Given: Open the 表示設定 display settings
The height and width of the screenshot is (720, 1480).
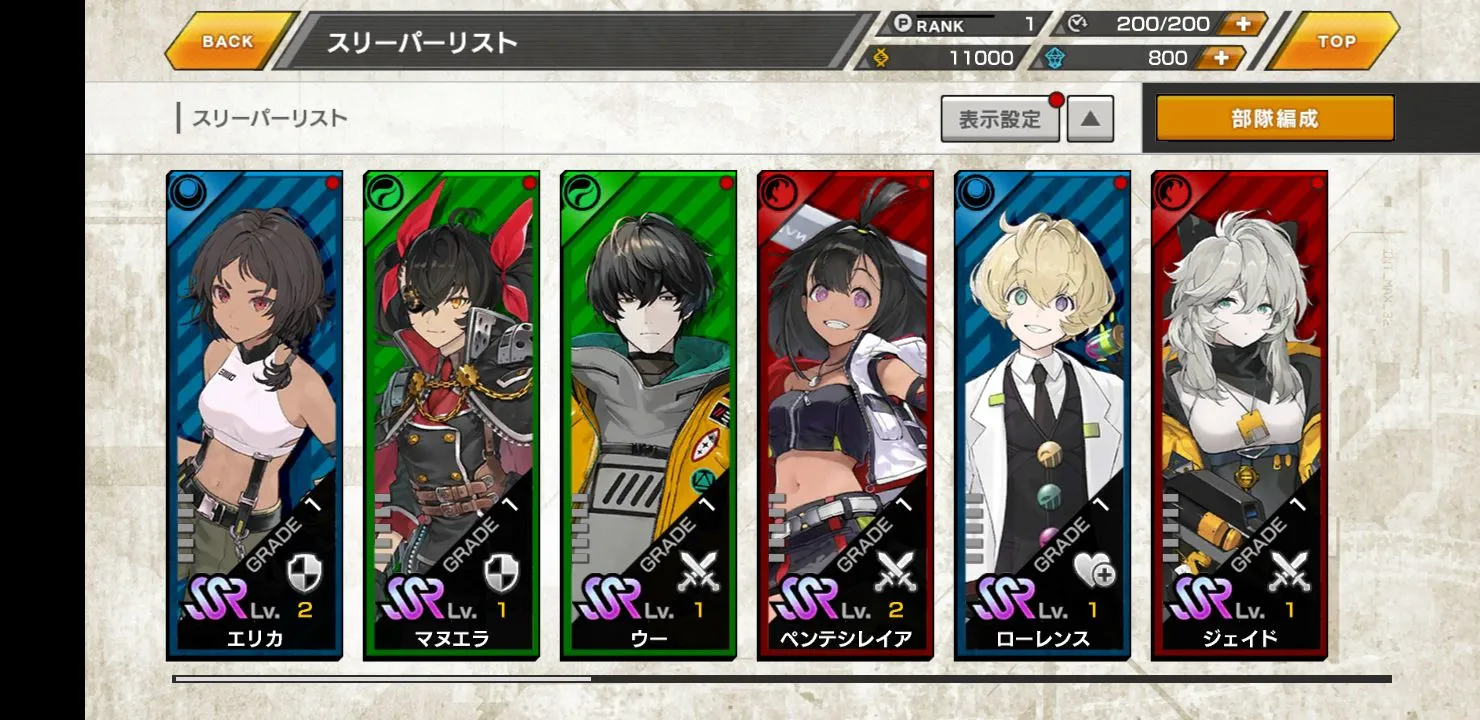Looking at the screenshot, I should pos(1000,120).
